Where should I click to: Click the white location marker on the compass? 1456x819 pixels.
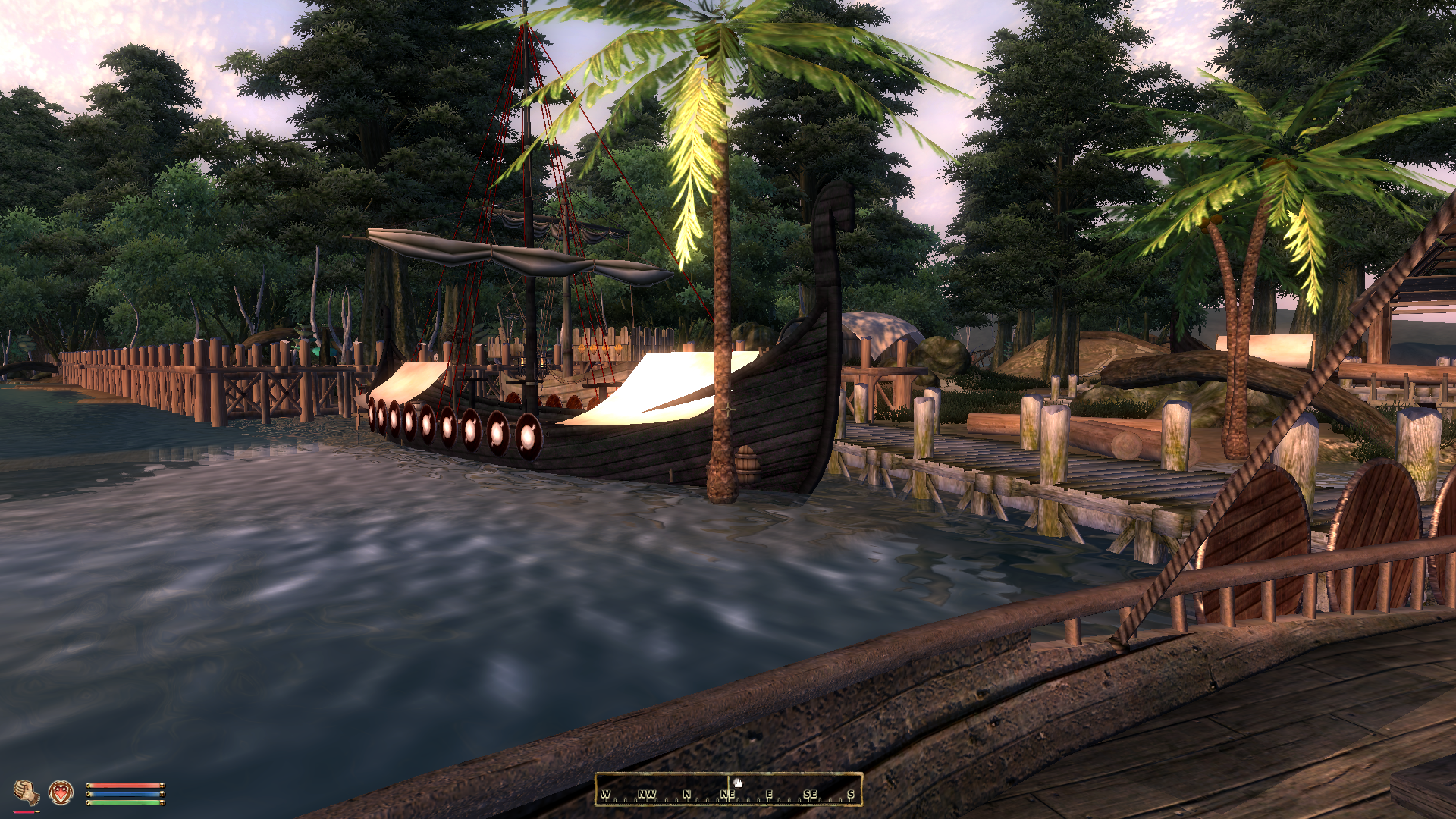coord(737,783)
